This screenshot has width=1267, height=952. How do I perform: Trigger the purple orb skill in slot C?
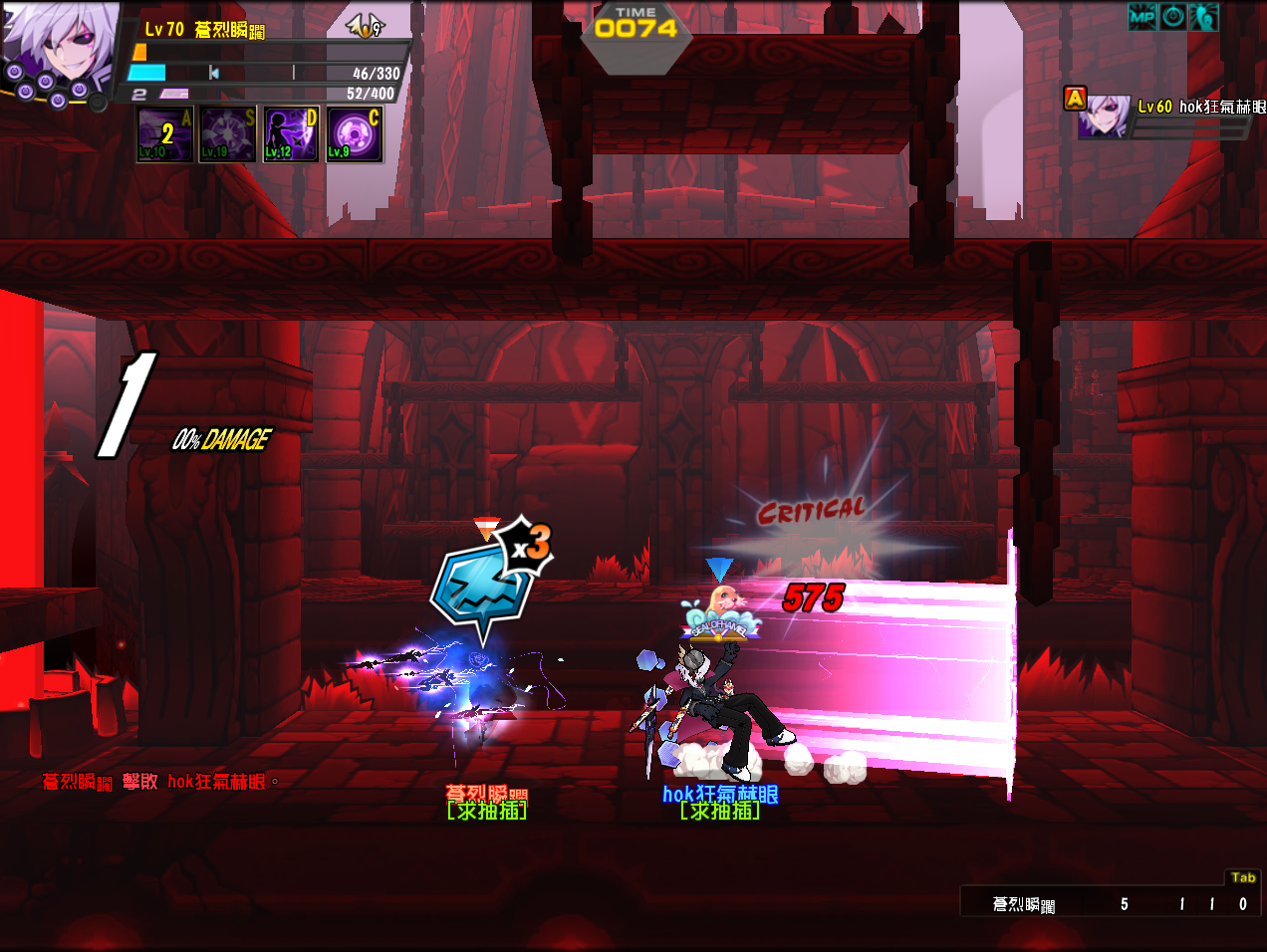click(x=354, y=133)
